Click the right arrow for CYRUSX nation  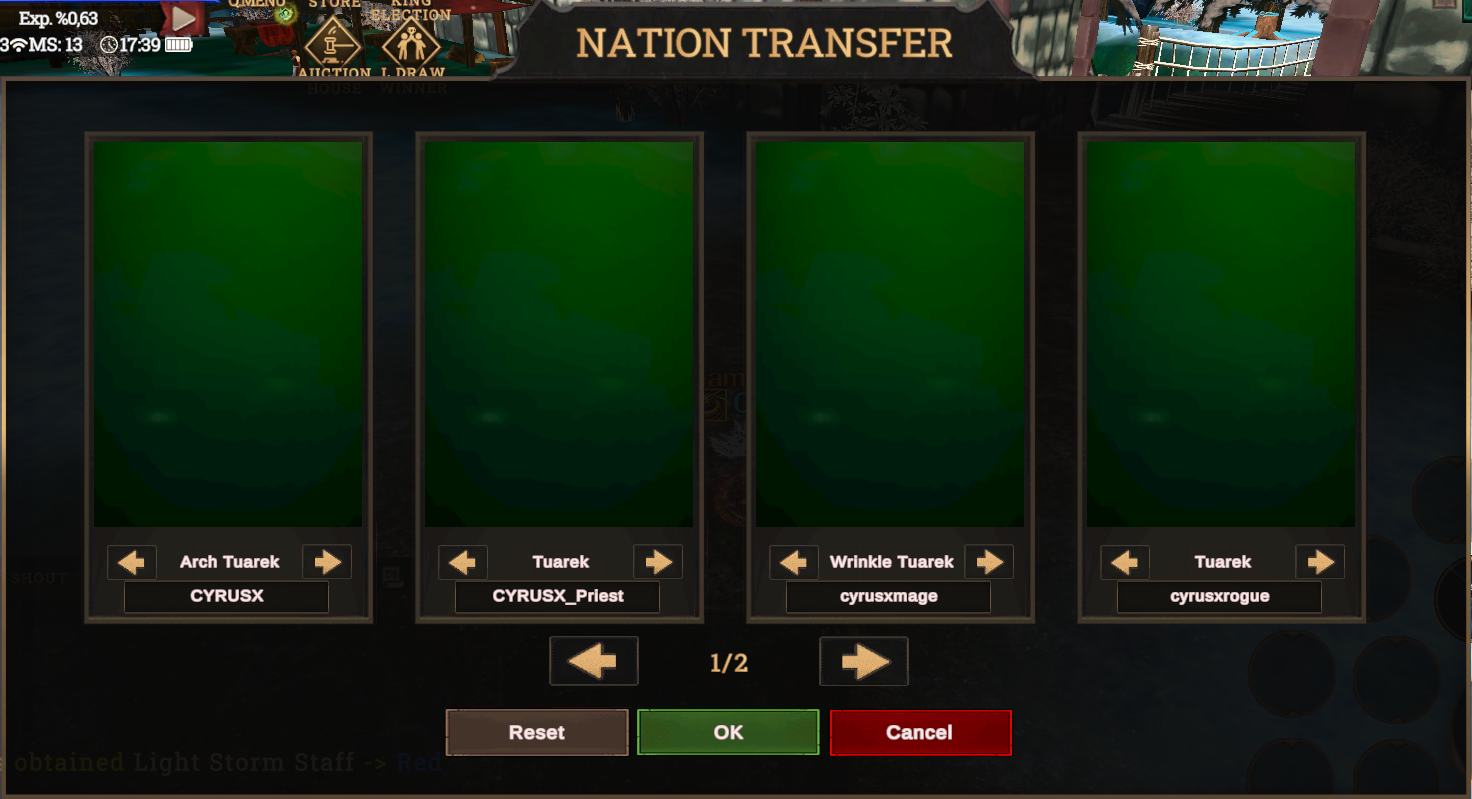point(326,561)
